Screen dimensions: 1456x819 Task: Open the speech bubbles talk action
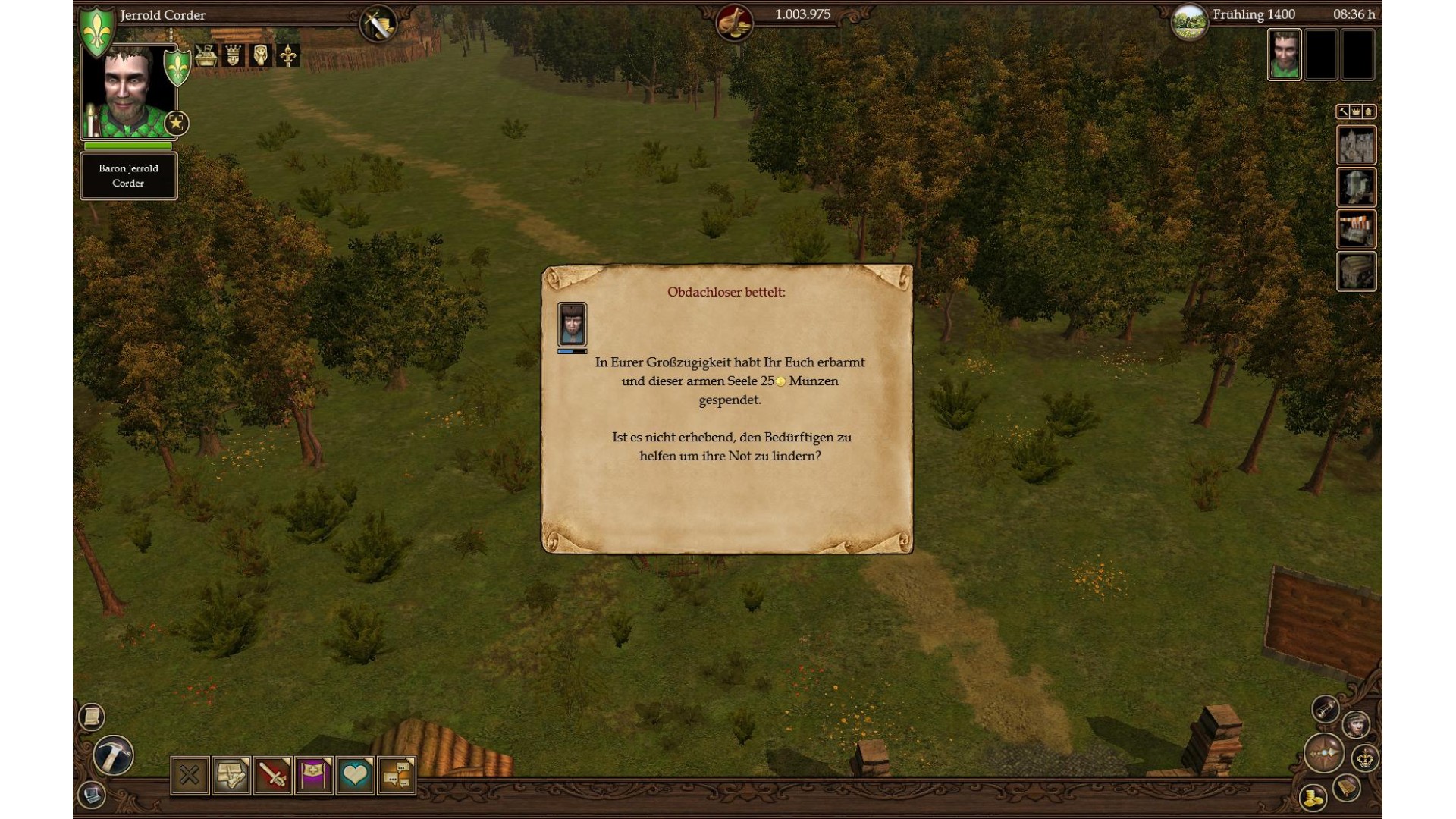397,775
